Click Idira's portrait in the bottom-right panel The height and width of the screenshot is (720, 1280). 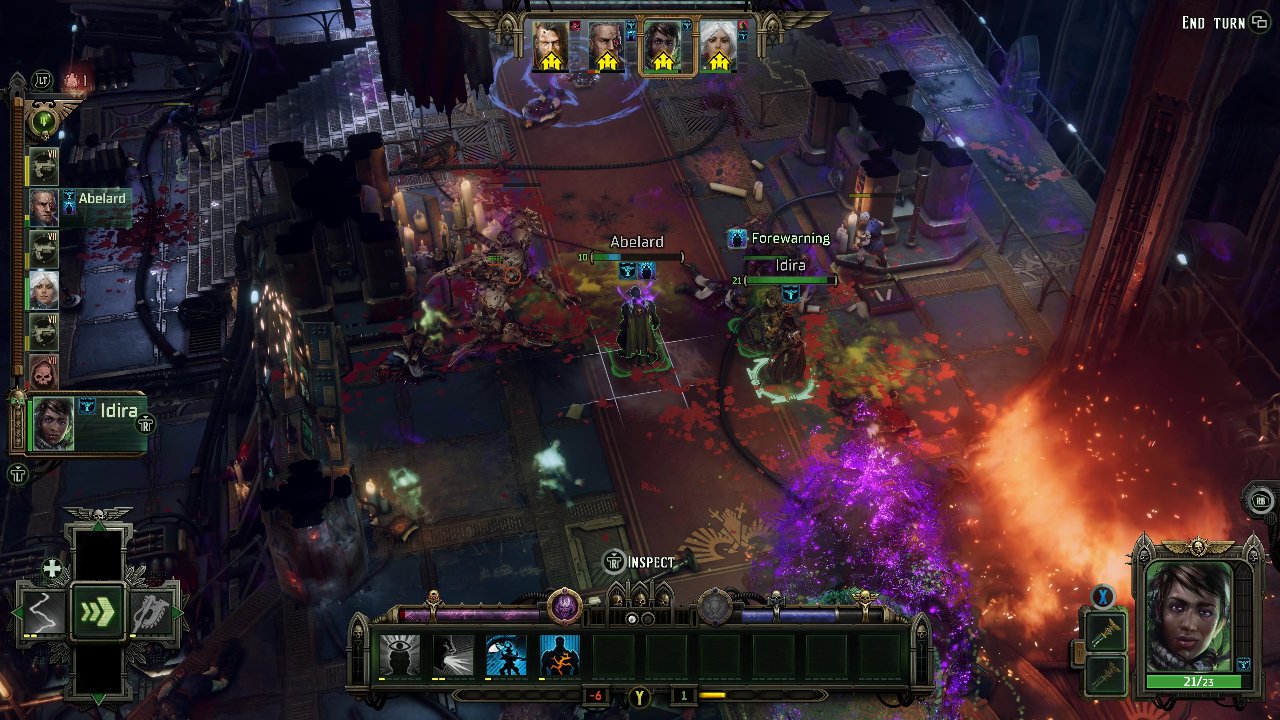coord(1192,630)
